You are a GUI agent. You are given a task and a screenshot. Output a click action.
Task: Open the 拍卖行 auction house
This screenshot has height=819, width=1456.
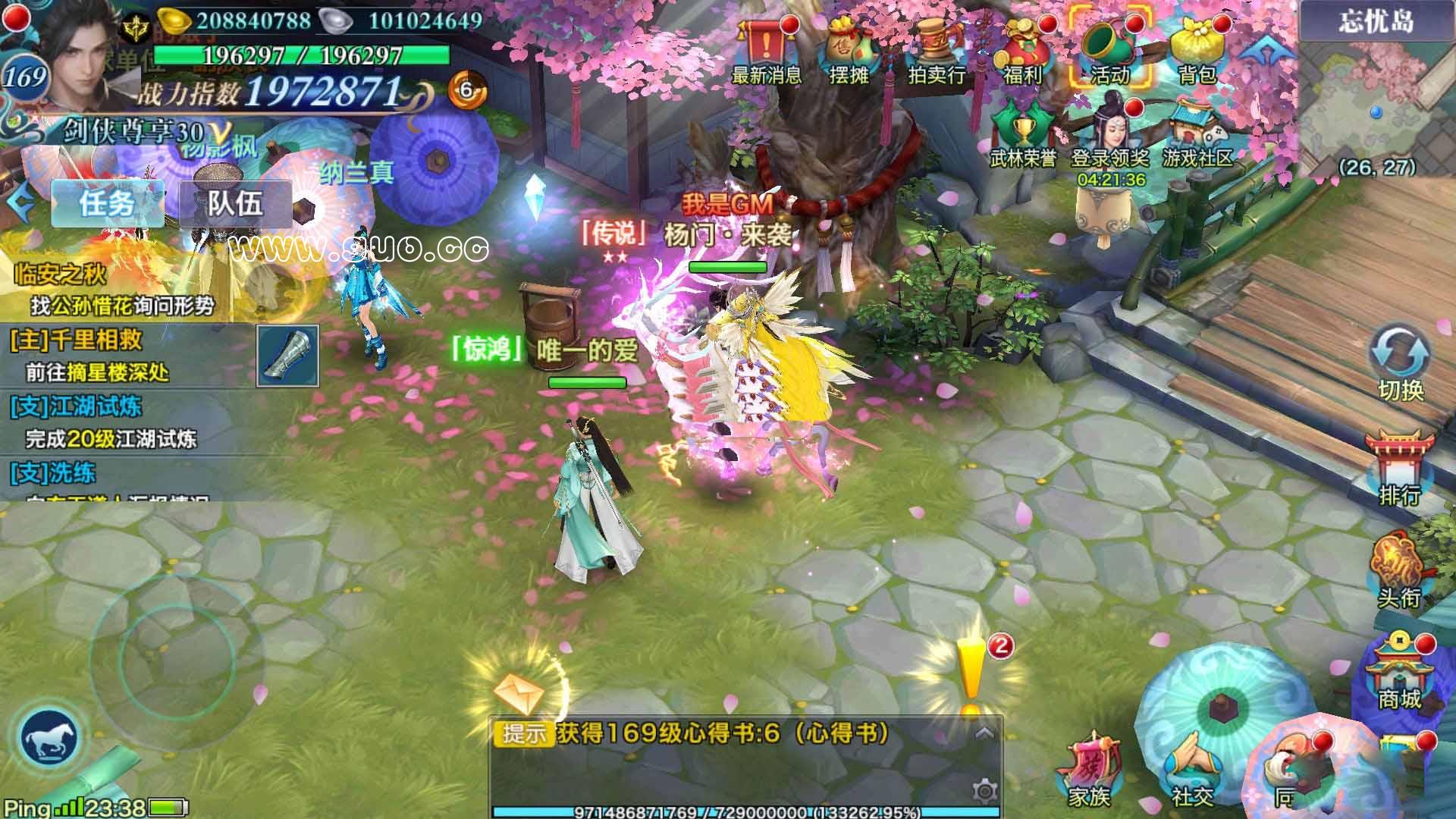click(936, 51)
